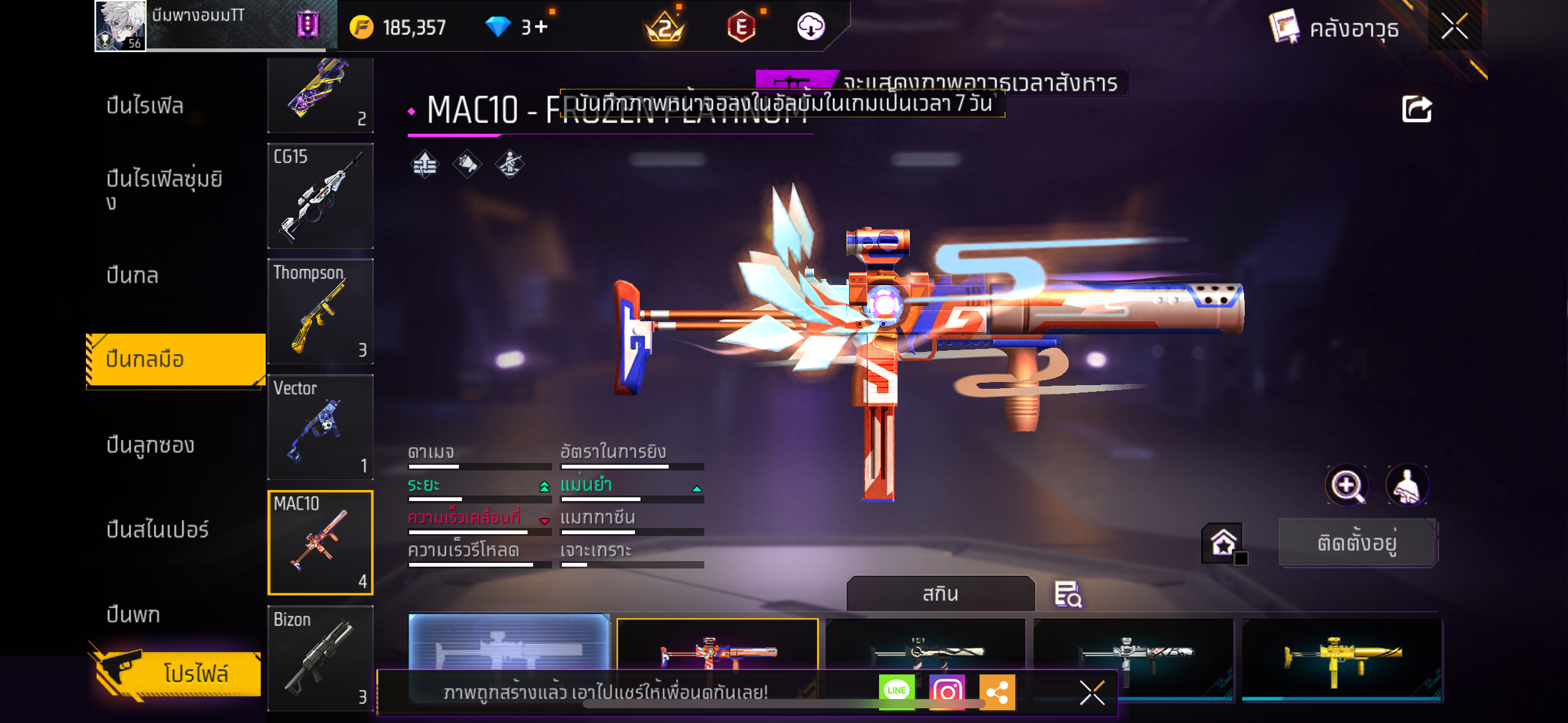The height and width of the screenshot is (723, 1568).
Task: Click the ติดตั้งอยู่ equip button
Action: point(1358,543)
